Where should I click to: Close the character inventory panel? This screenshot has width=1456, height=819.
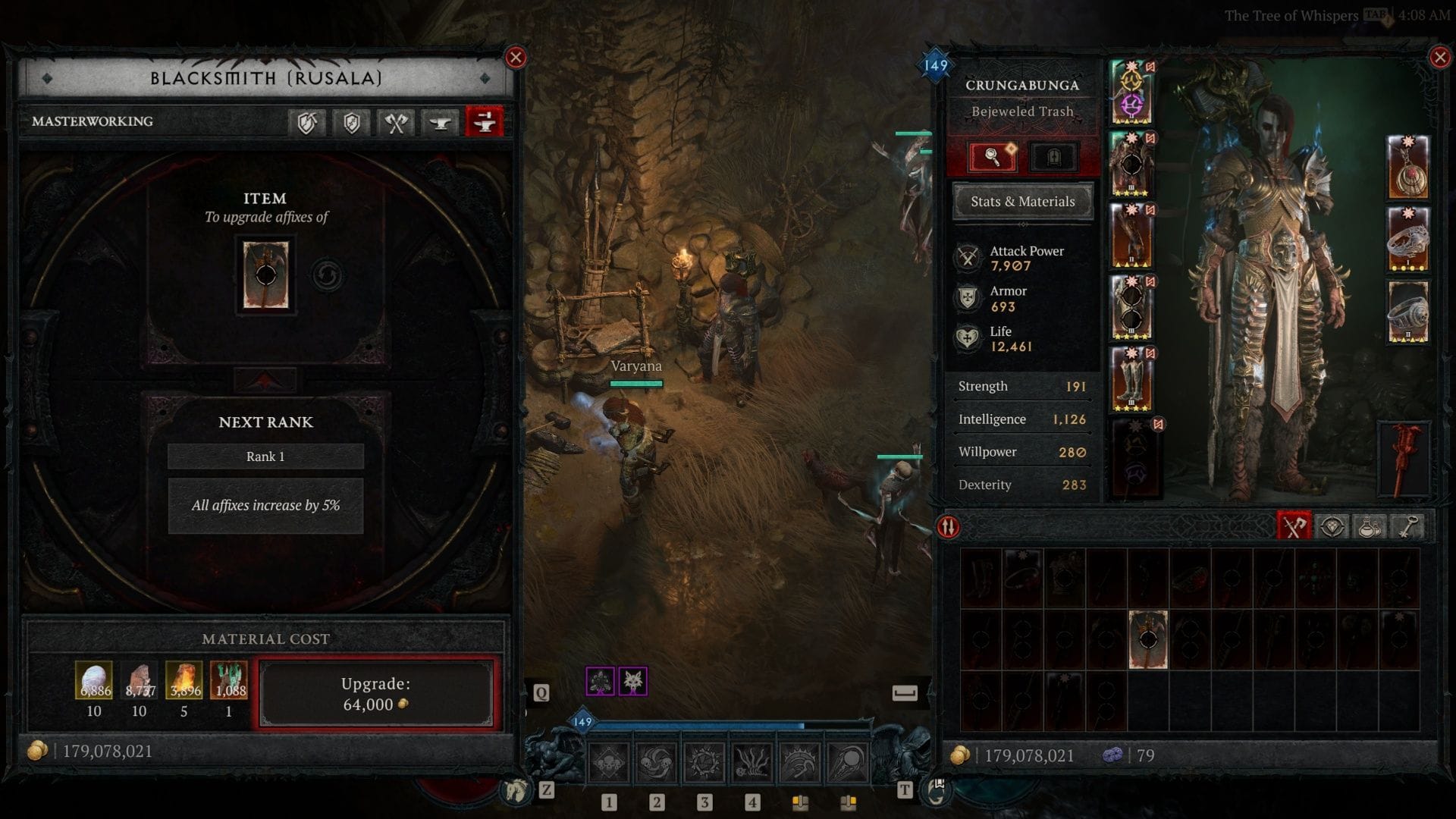(1439, 58)
